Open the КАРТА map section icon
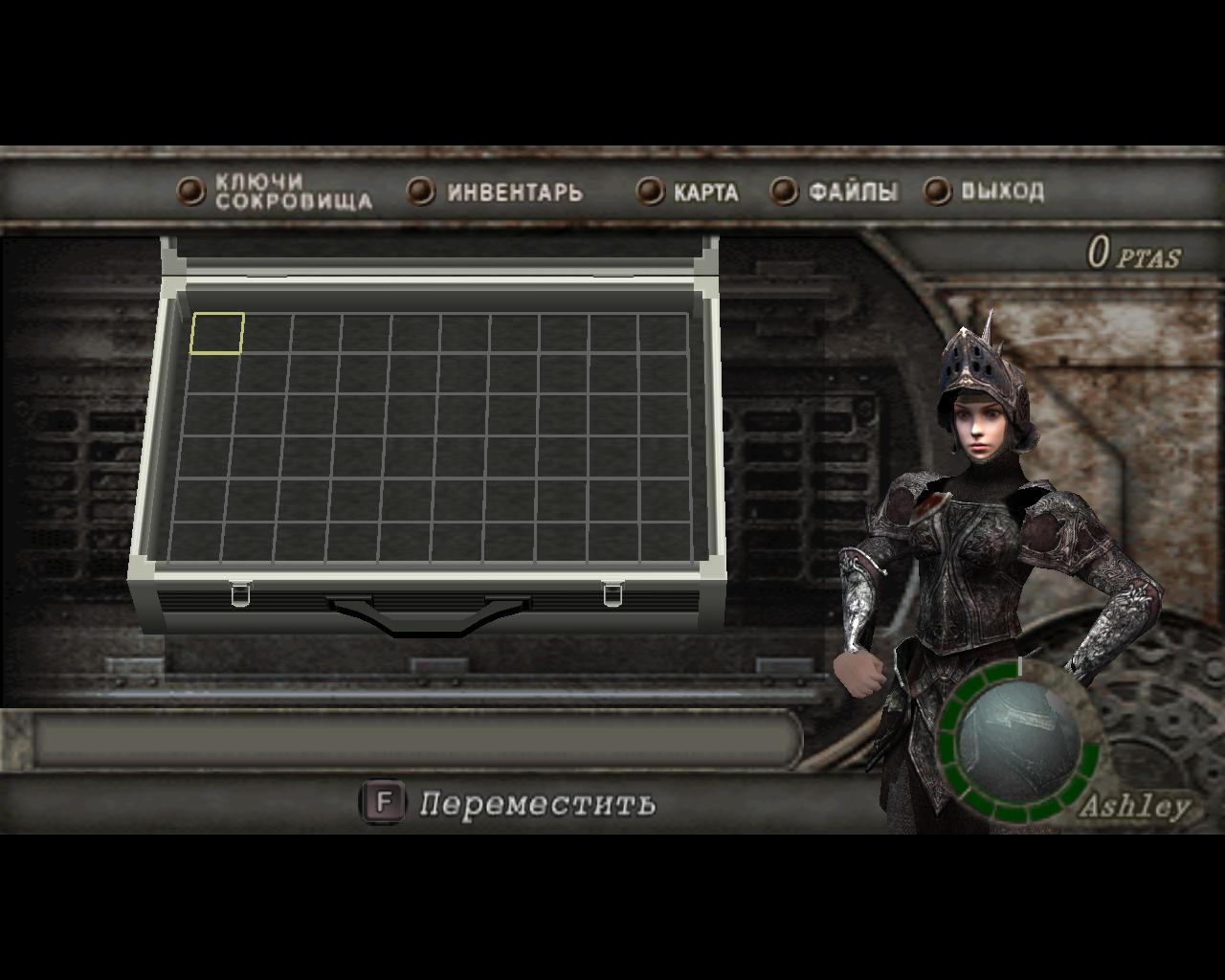 point(652,191)
